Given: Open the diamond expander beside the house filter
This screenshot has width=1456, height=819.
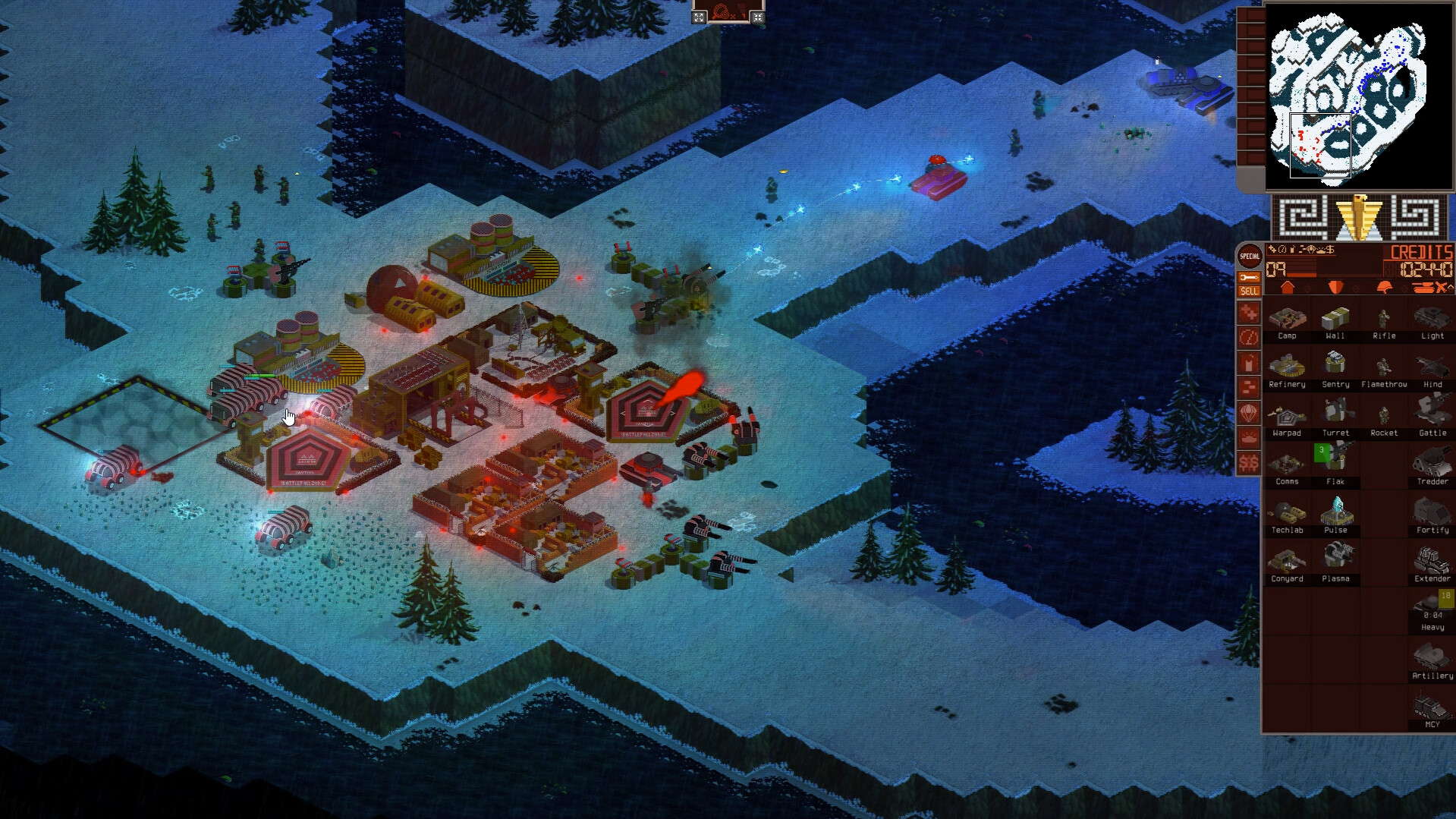Looking at the screenshot, I should 1307,288.
